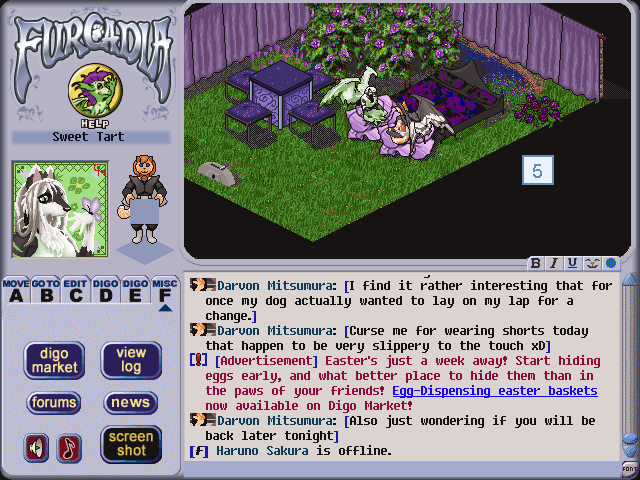The image size is (640, 480).
Task: View the wolf character portrait
Action: point(59,209)
